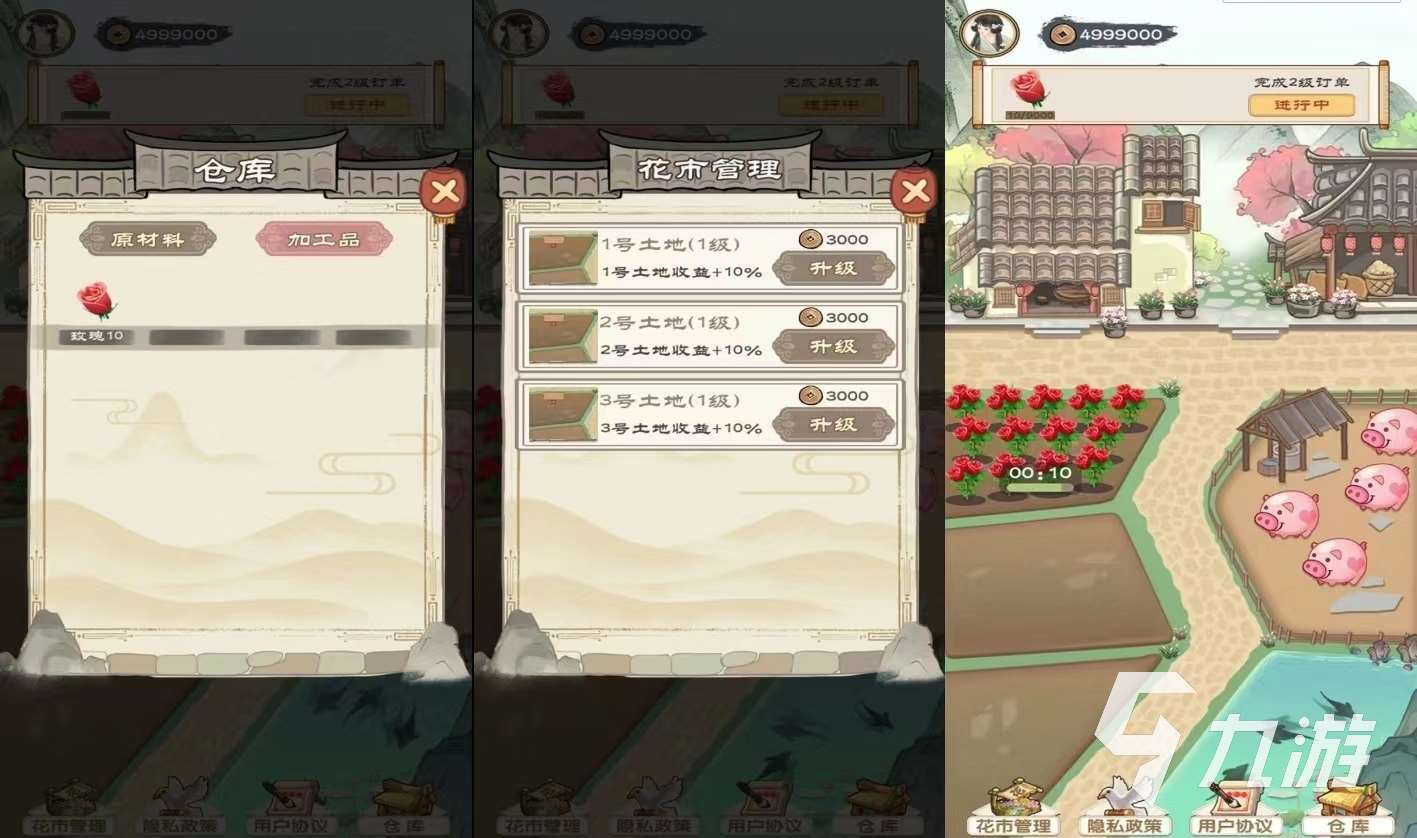
Task: Switch to the 加工品 processed goods tab
Action: [322, 240]
